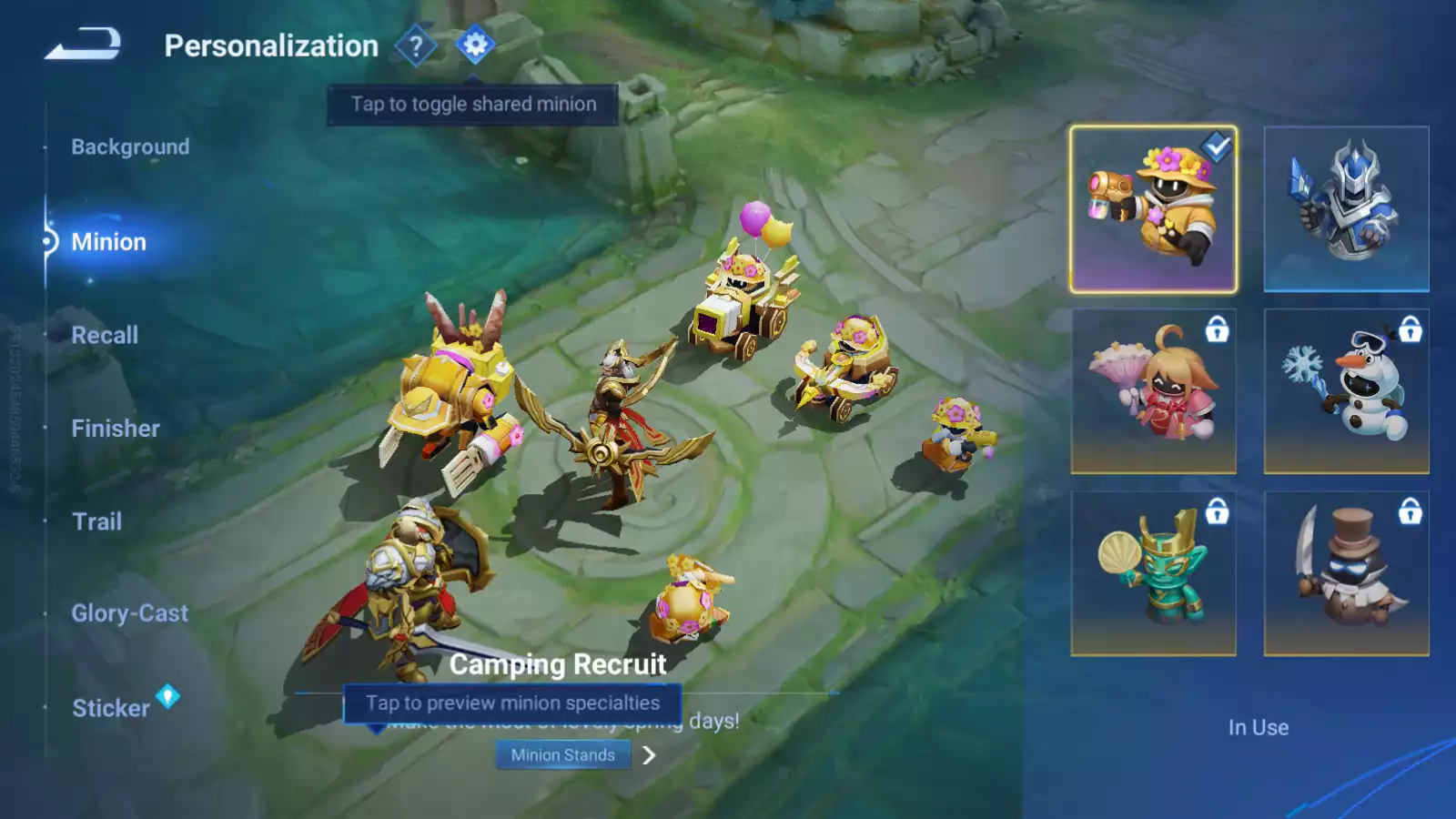Choose the blue armored knight minion skin
The height and width of the screenshot is (819, 1456).
[x=1346, y=209]
